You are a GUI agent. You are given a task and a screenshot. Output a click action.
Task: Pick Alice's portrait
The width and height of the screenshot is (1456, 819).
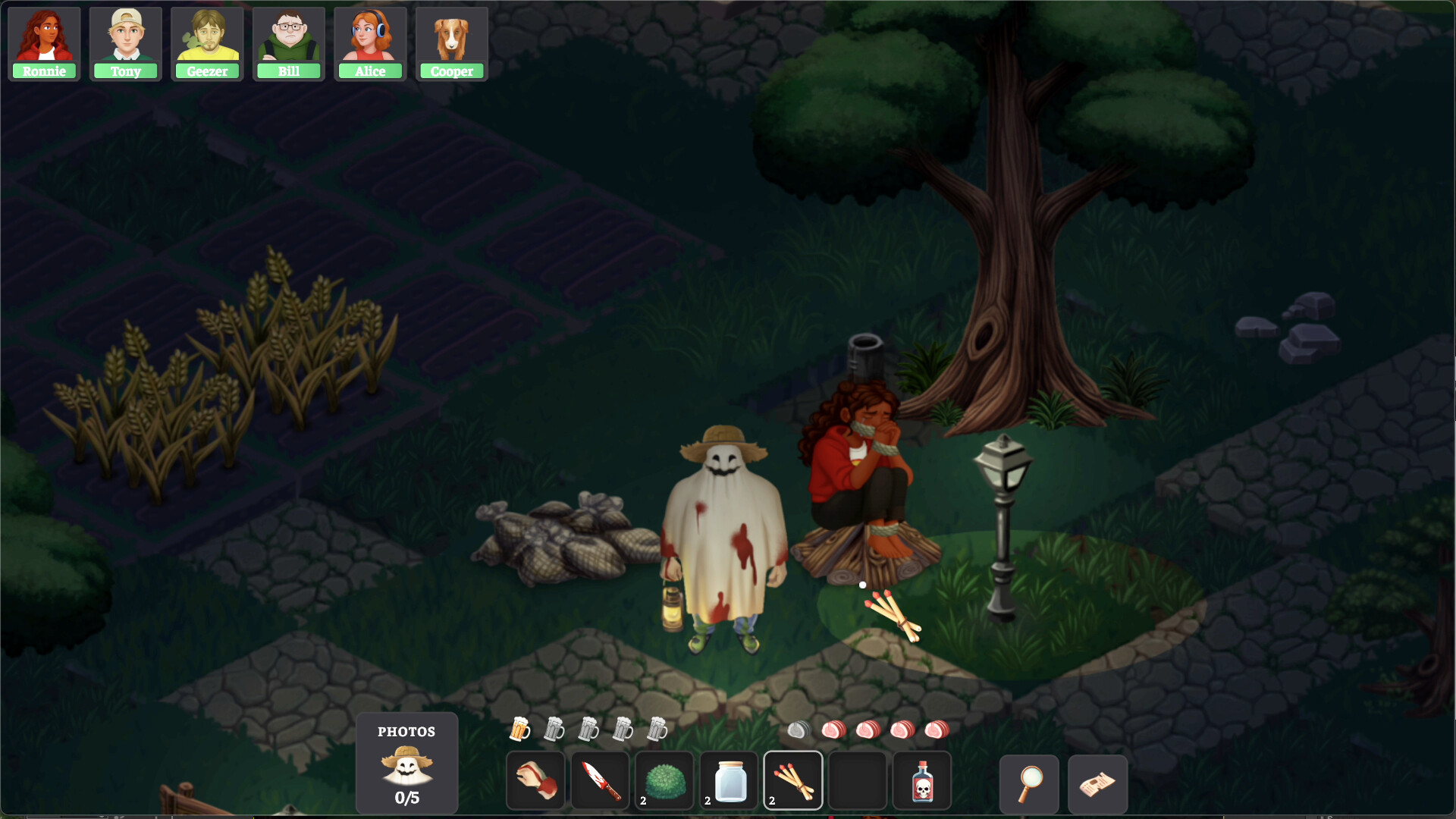click(370, 42)
